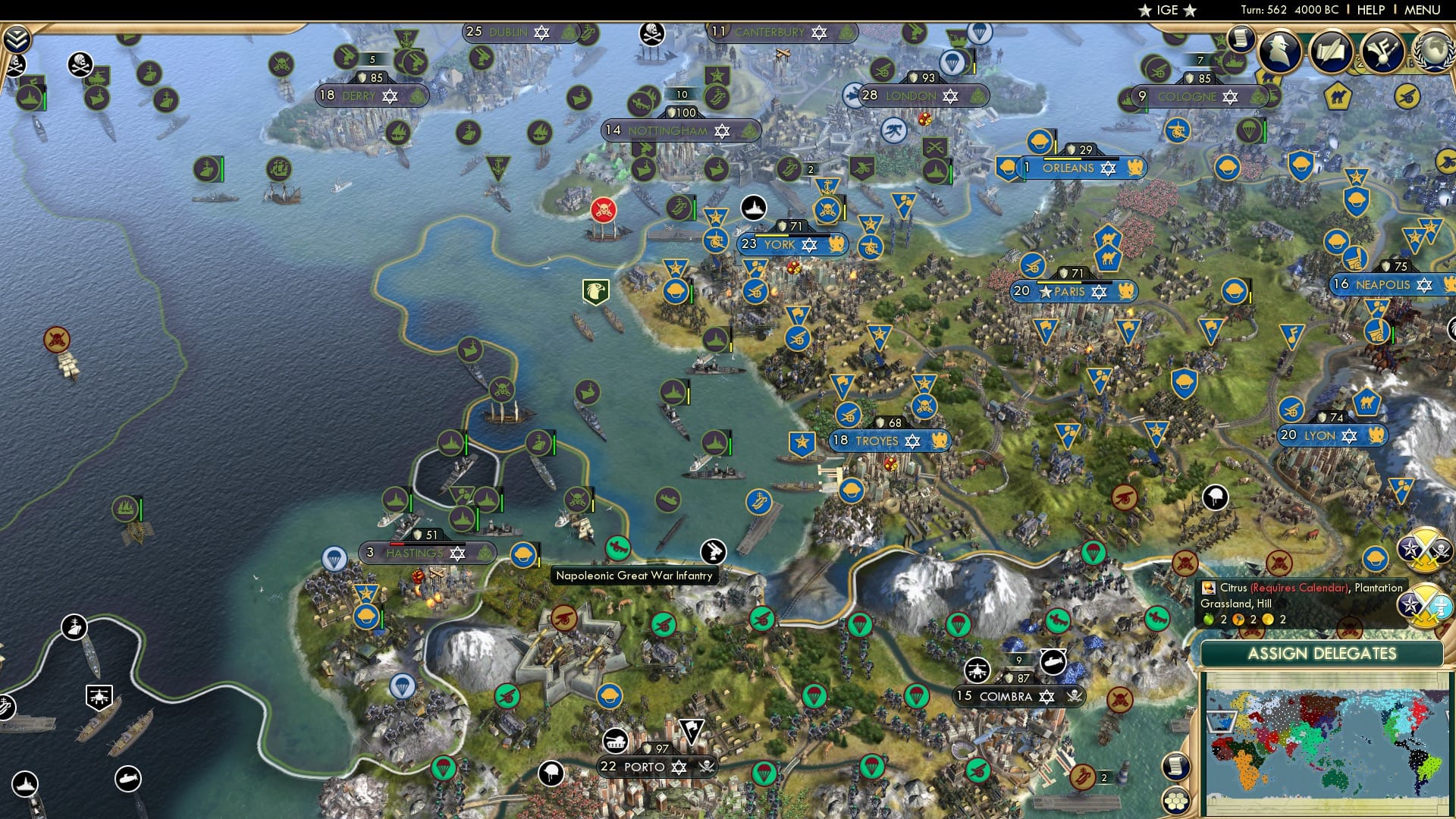The height and width of the screenshot is (819, 1456).
Task: Toggle Paris city focus star icon
Action: [1046, 291]
